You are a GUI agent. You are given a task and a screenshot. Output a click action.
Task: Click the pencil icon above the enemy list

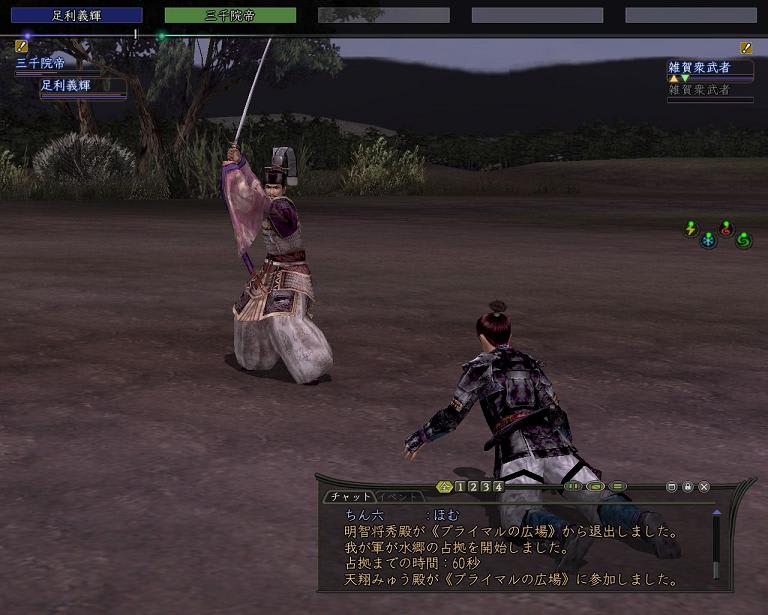746,47
